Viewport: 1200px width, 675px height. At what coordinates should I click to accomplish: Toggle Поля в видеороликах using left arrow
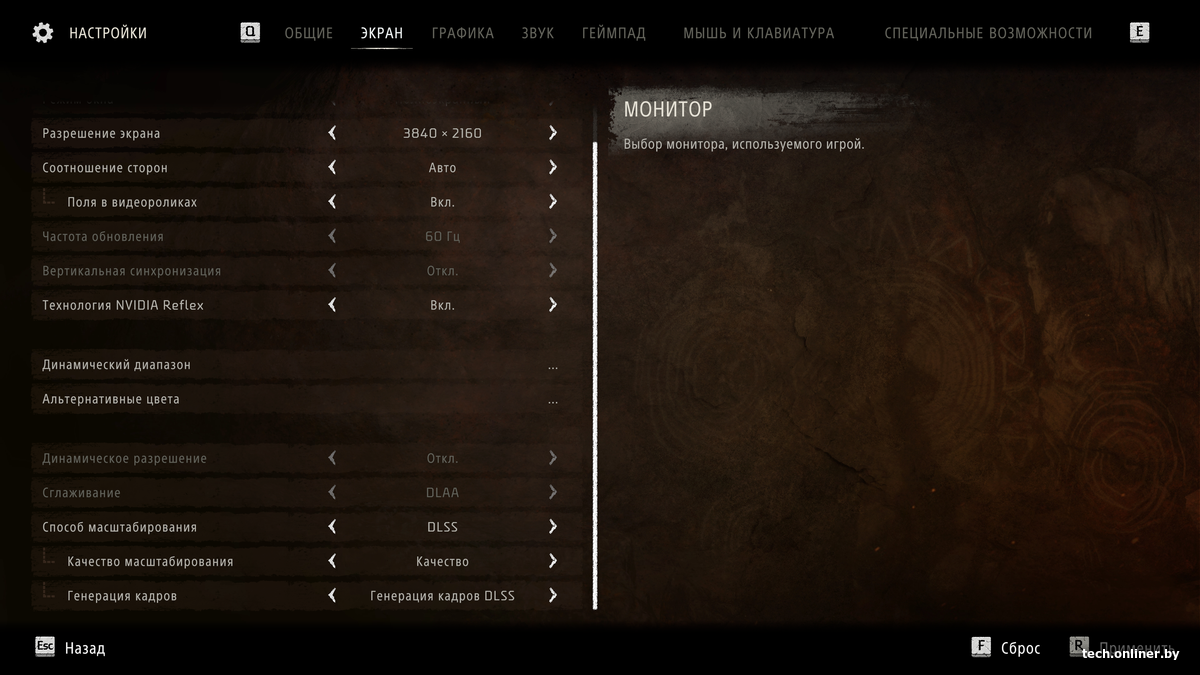point(332,202)
